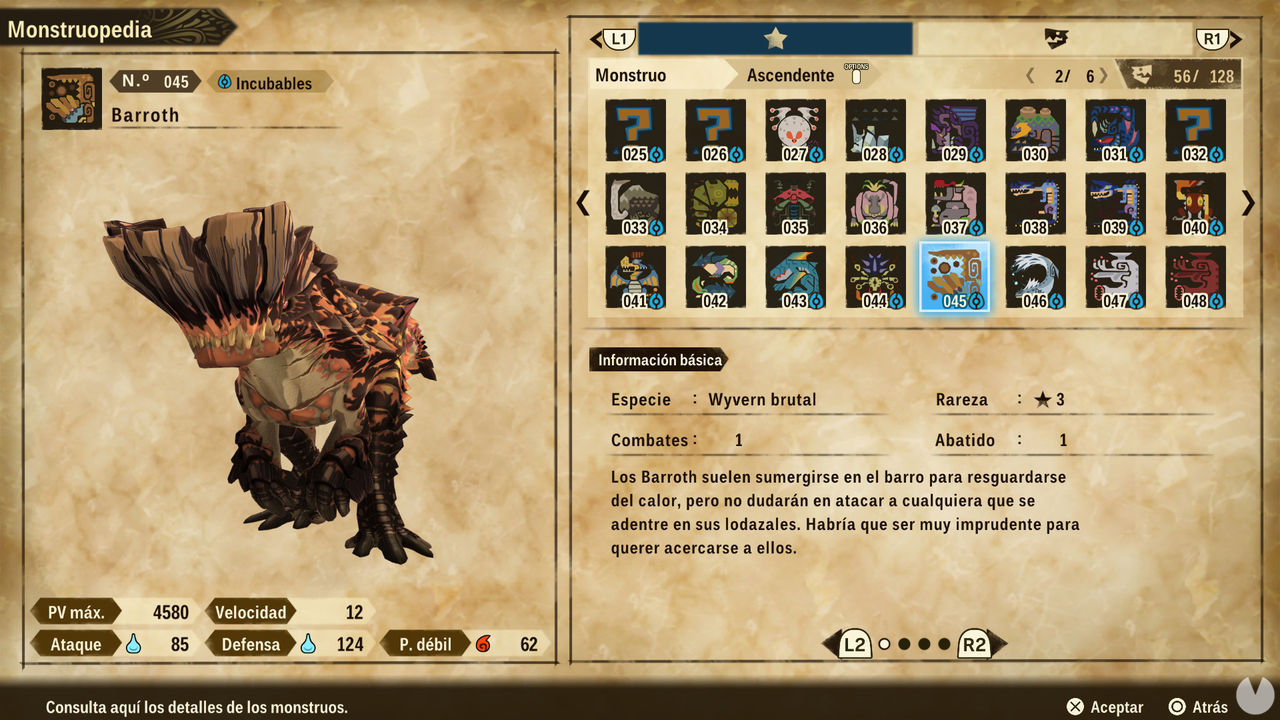This screenshot has height=720, width=1280.
Task: Click the unknown monster icon 025
Action: (x=635, y=130)
